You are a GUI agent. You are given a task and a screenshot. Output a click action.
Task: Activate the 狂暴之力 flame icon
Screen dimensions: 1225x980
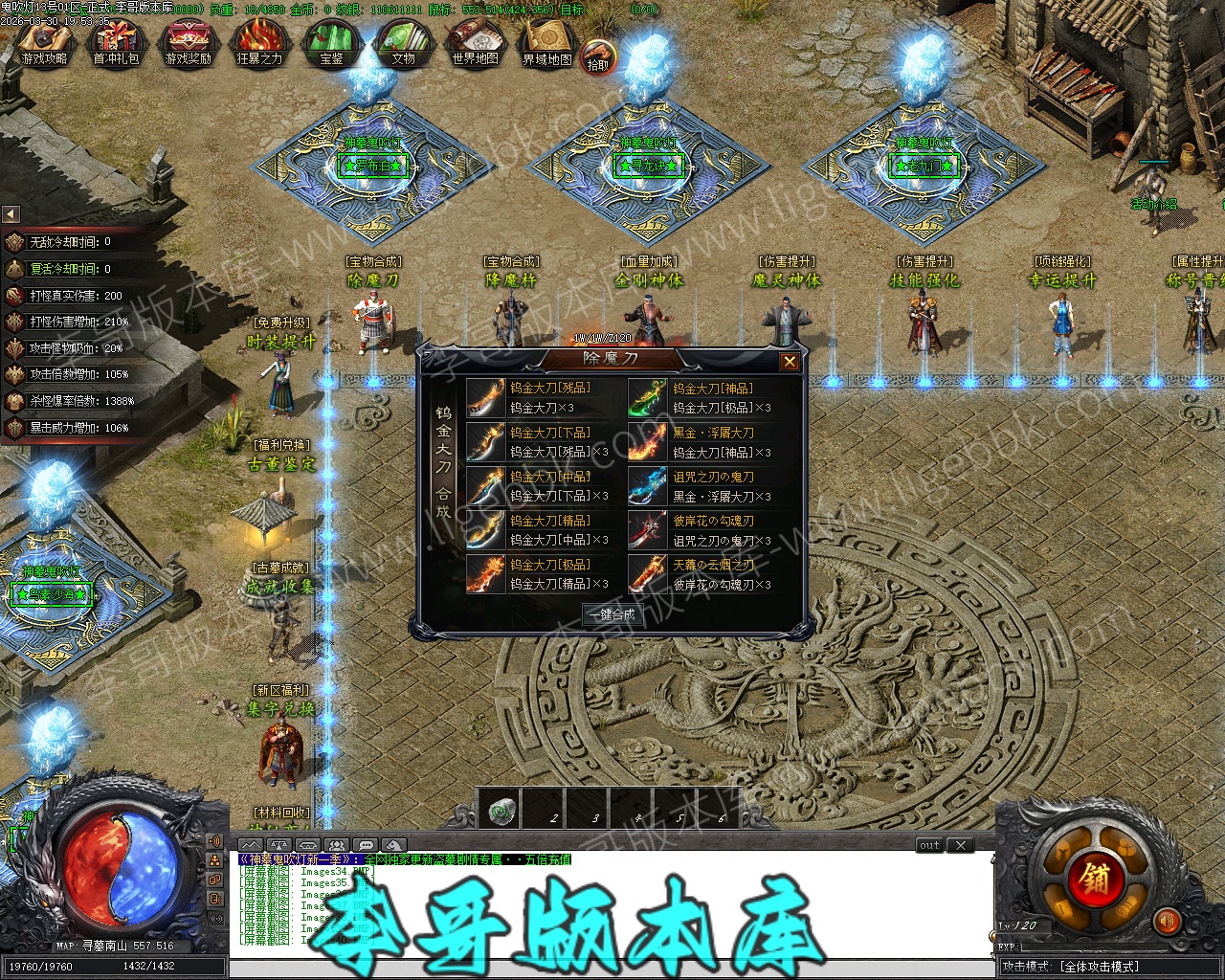coord(259,44)
